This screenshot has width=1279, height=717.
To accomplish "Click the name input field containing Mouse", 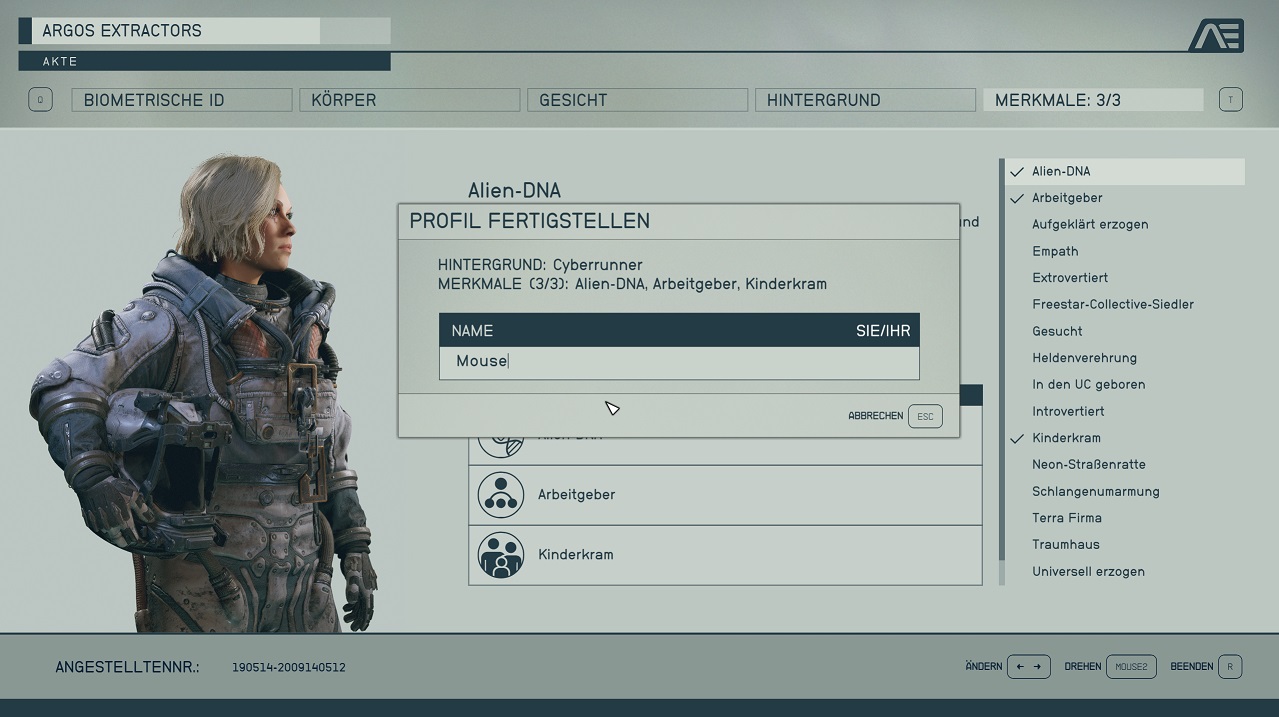I will click(679, 362).
